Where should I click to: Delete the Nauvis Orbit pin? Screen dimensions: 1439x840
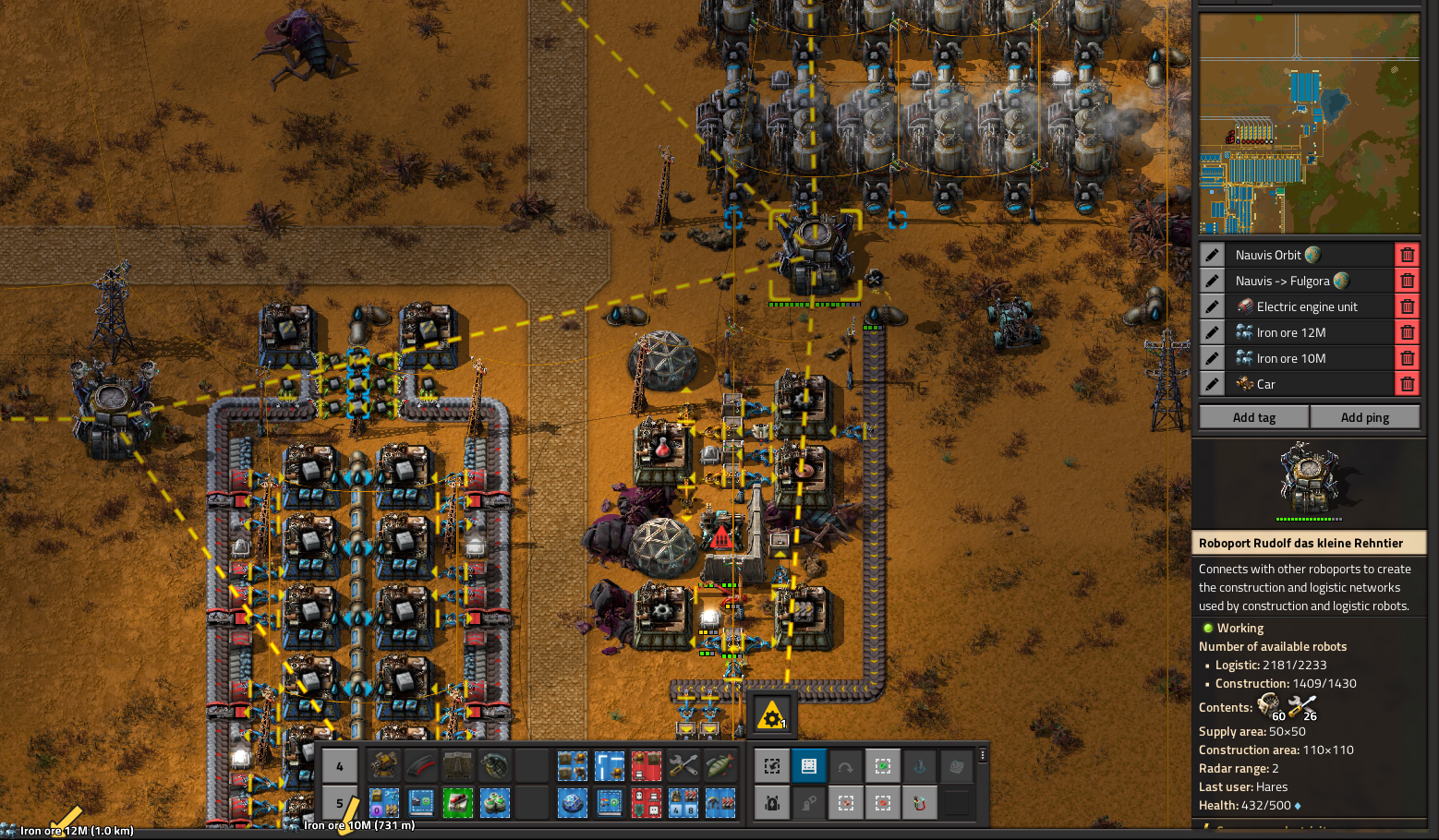(1407, 255)
